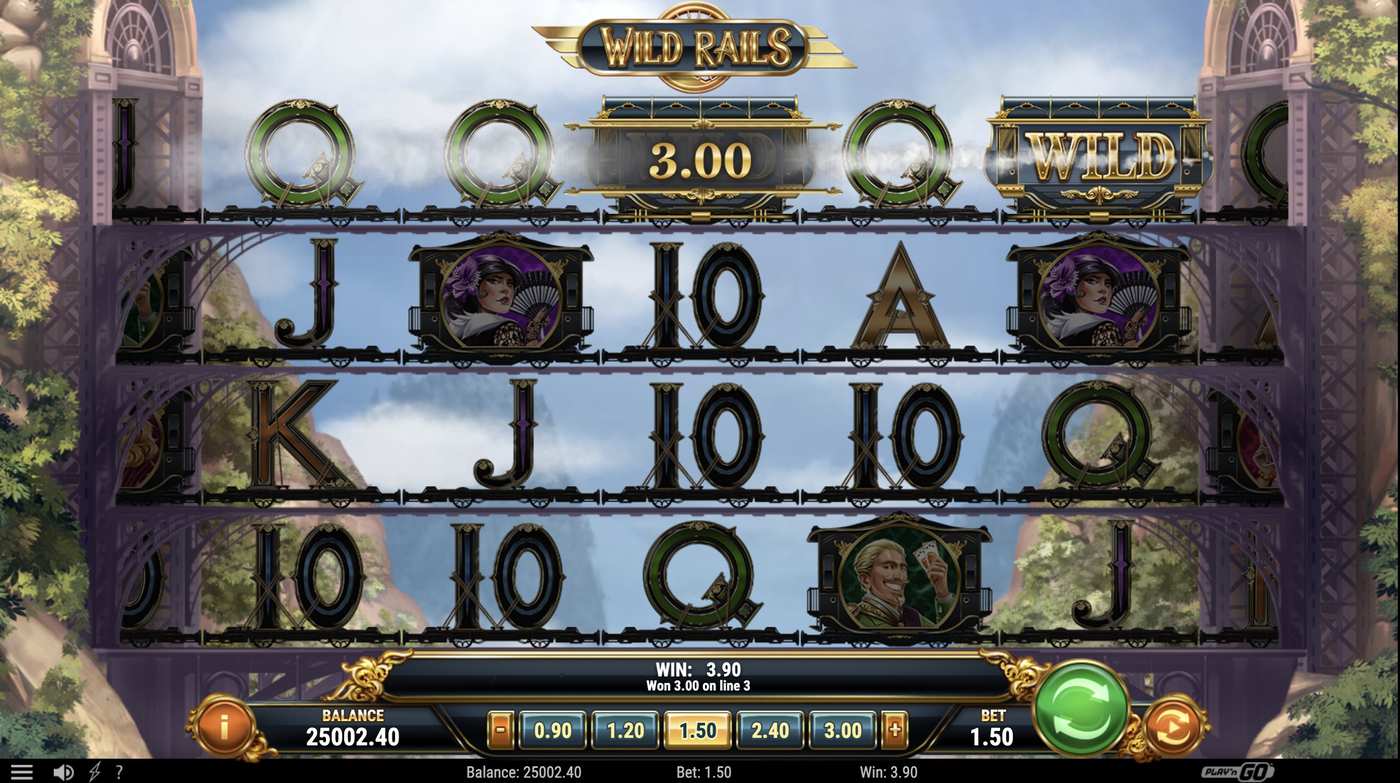
Task: Switch to the 3.00 bet amount
Action: [x=842, y=730]
